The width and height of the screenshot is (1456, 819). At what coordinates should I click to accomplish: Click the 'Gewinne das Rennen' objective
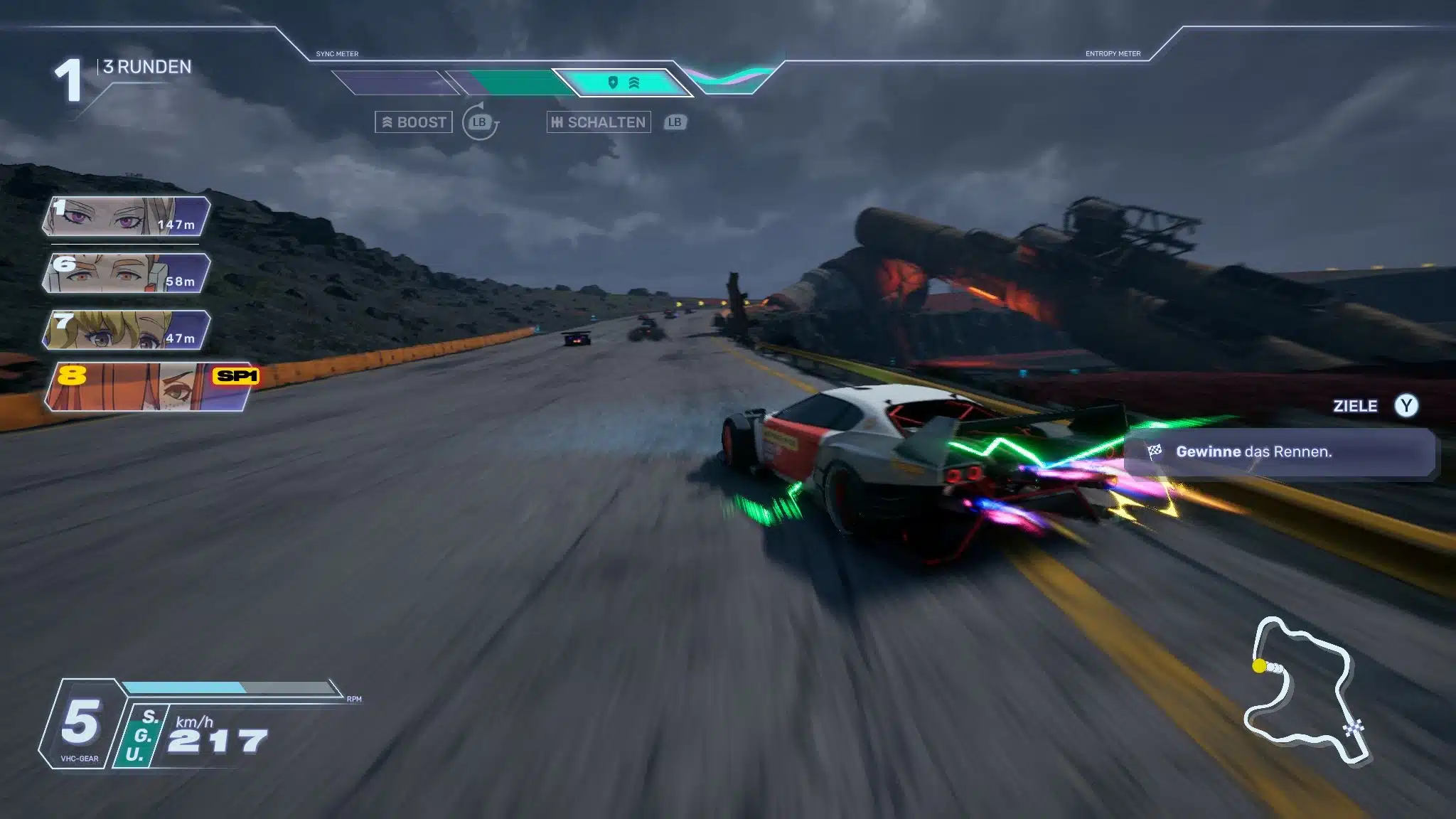[1278, 452]
